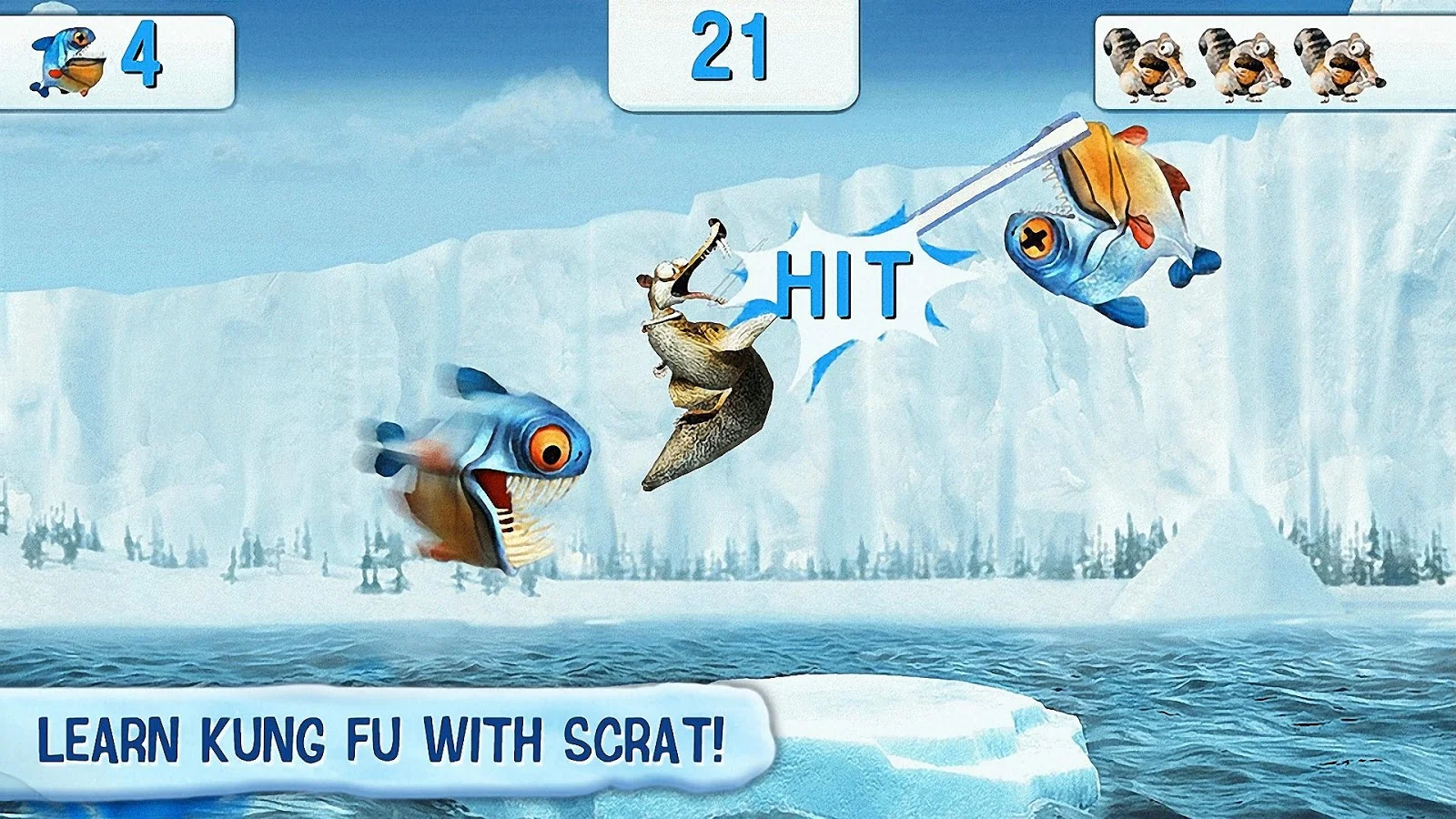Click the blue piranha with orange eye
The image size is (1456, 819).
(482, 464)
